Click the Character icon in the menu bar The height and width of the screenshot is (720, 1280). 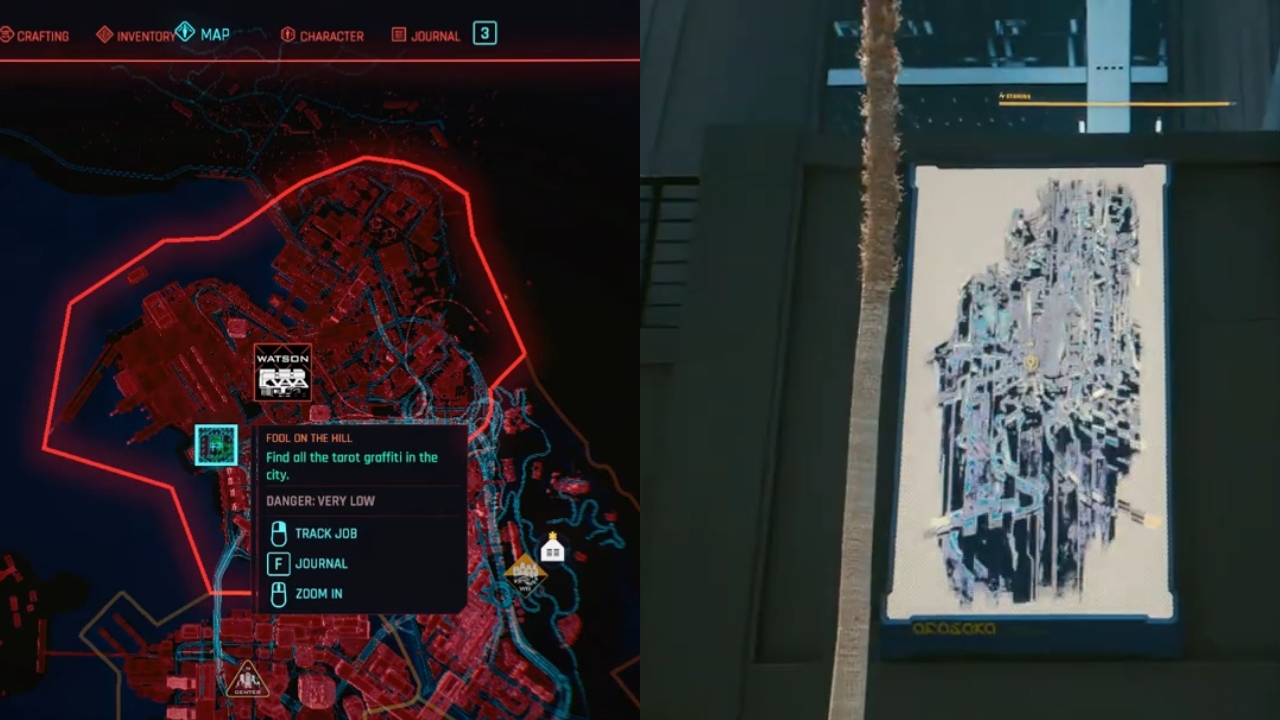pyautogui.click(x=287, y=34)
